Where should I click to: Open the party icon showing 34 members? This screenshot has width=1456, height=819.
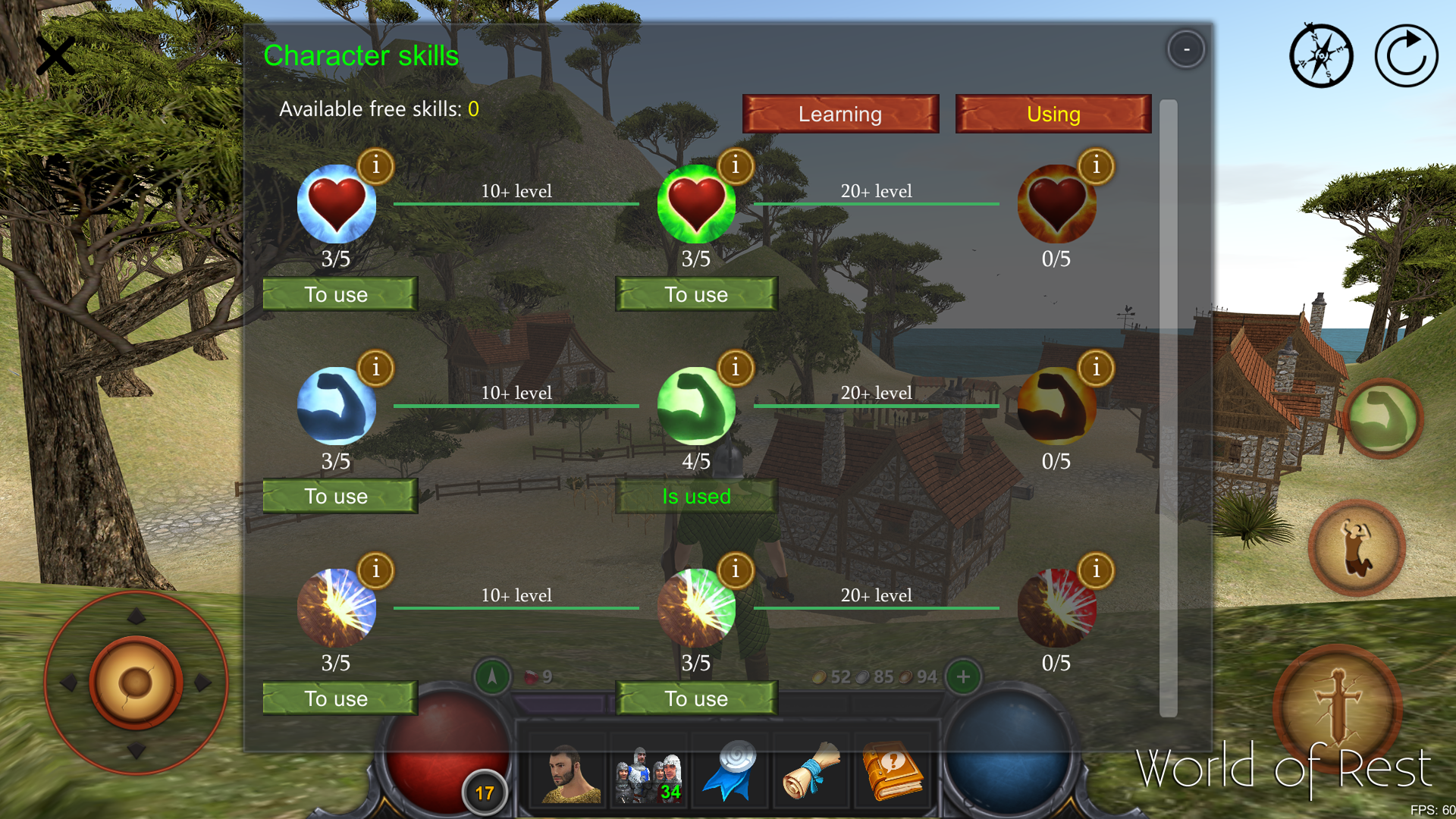point(648,771)
